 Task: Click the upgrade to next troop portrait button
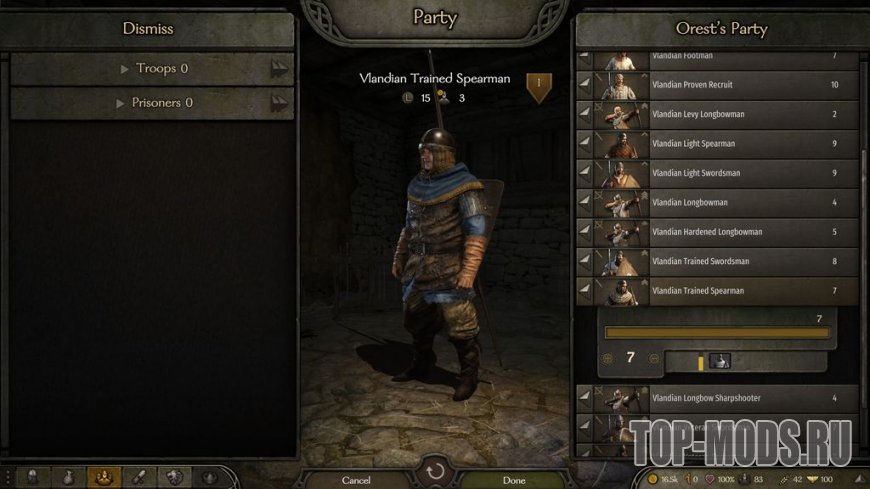(720, 361)
